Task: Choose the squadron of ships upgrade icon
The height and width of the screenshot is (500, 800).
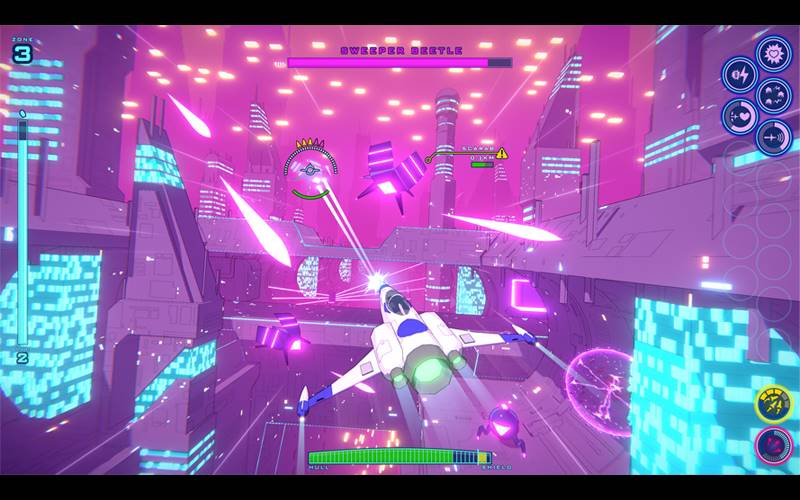Action: point(774,94)
